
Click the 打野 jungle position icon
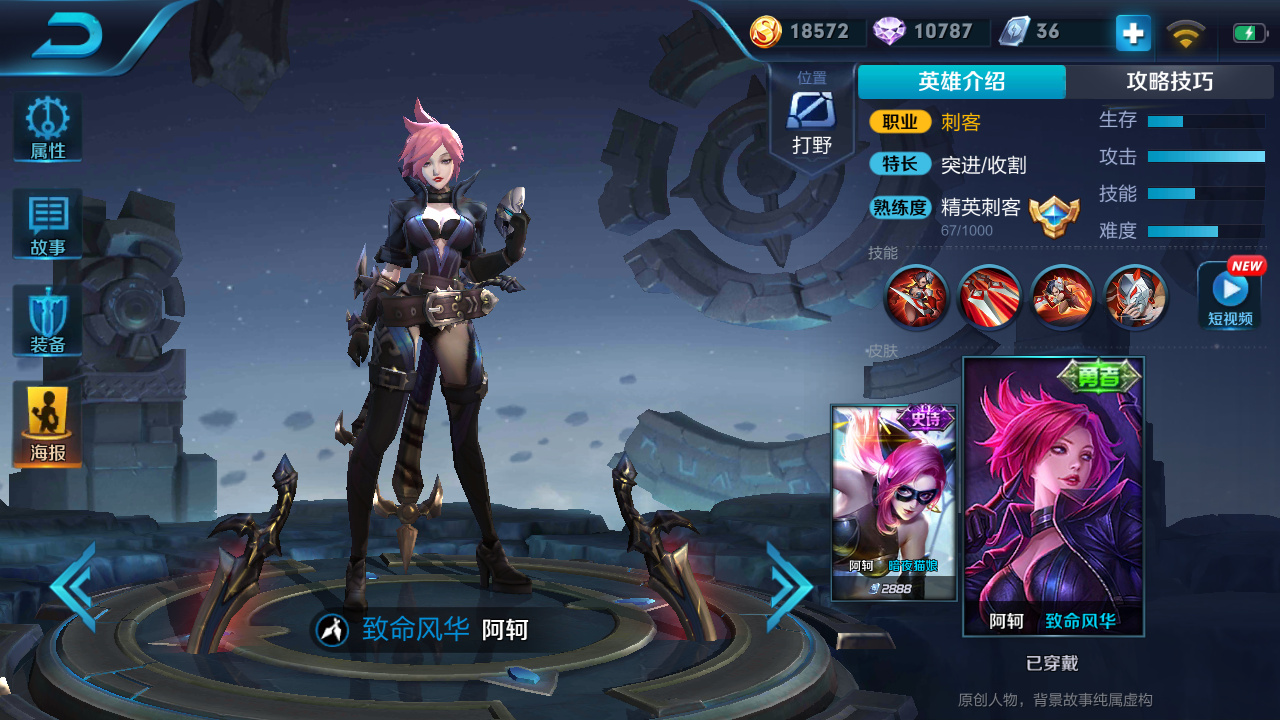[812, 112]
